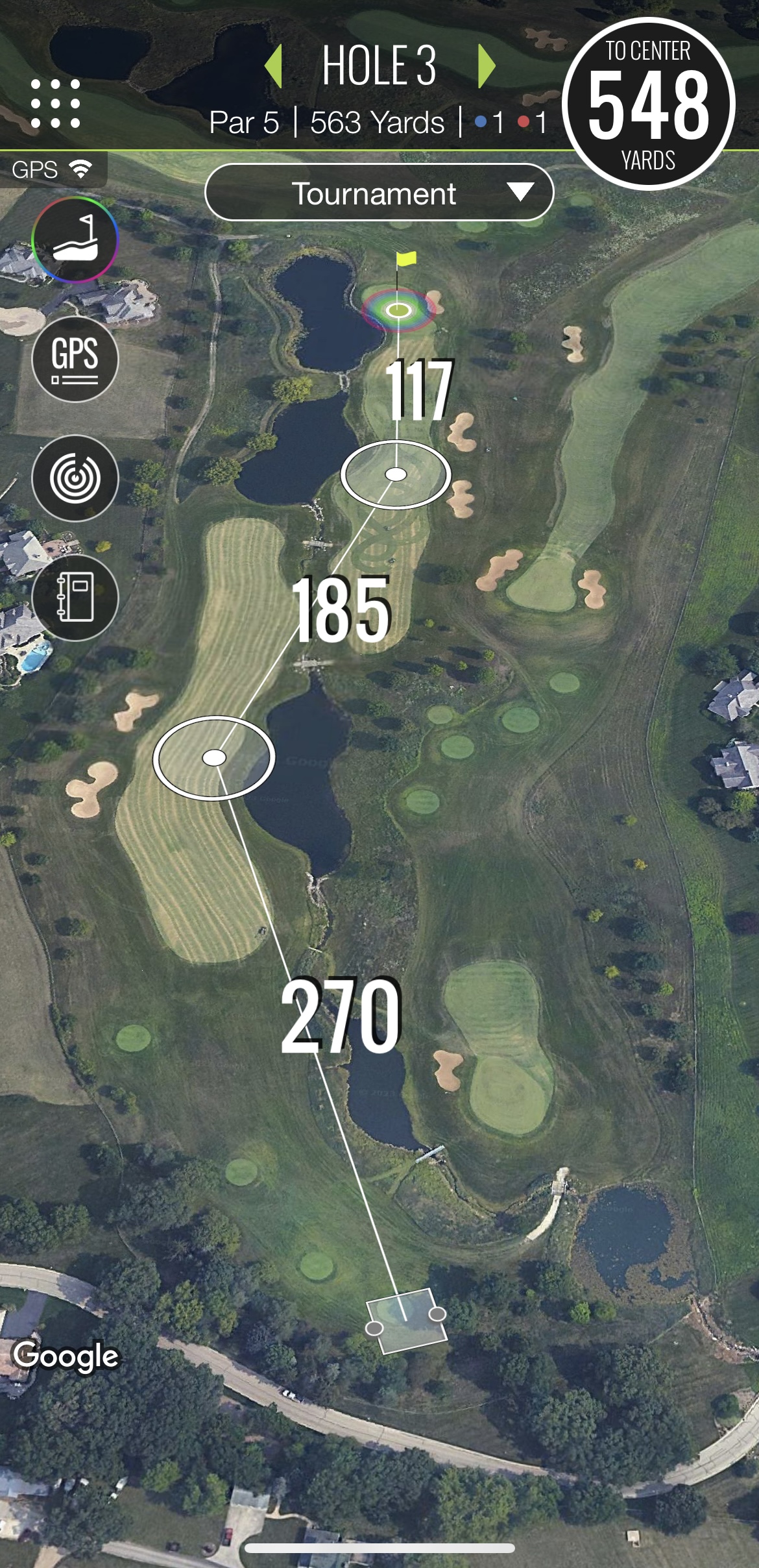Open the nine-dot grid menu
The height and width of the screenshot is (1568, 759).
56,104
